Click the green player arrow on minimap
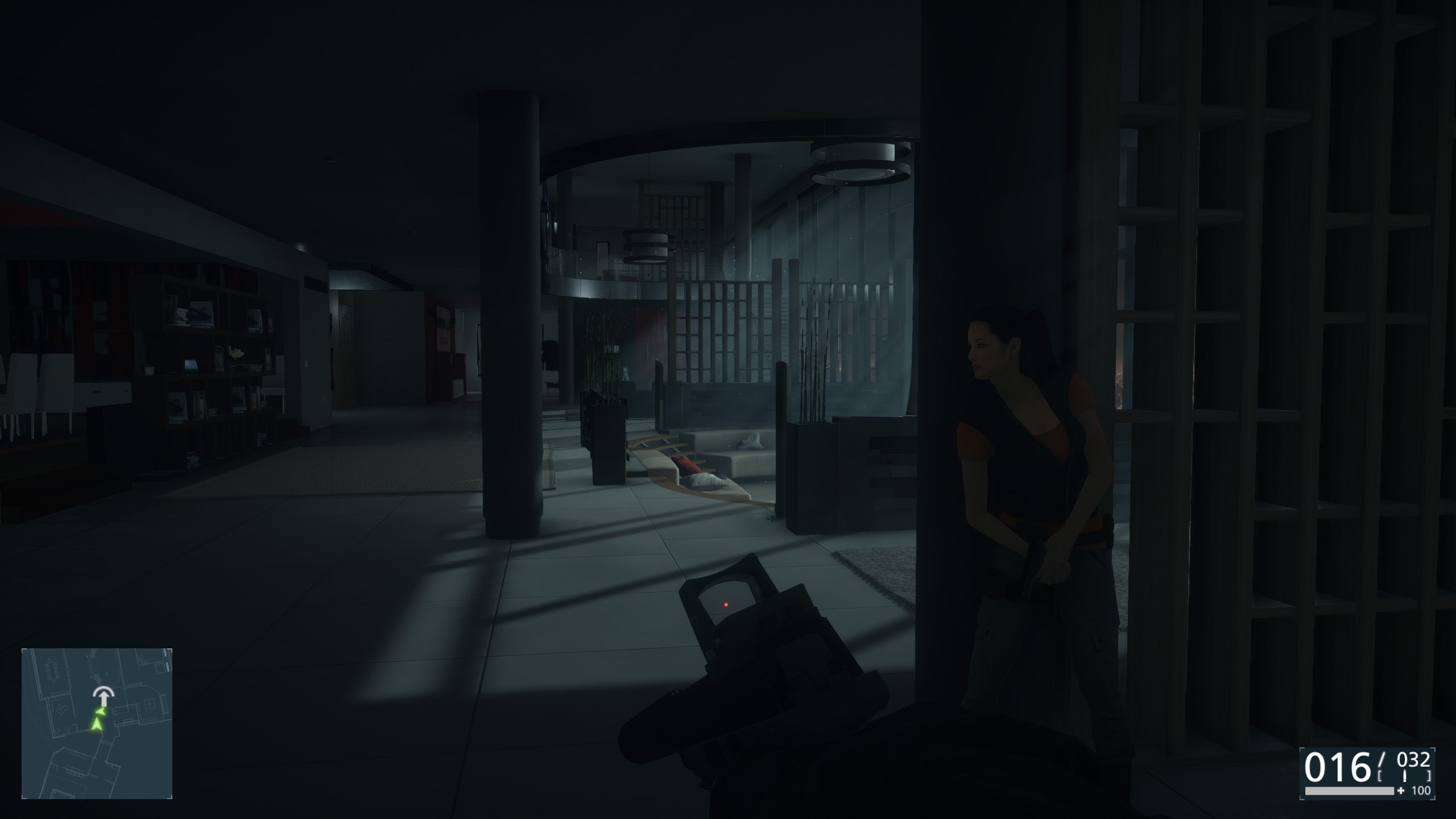The height and width of the screenshot is (819, 1456). click(97, 724)
